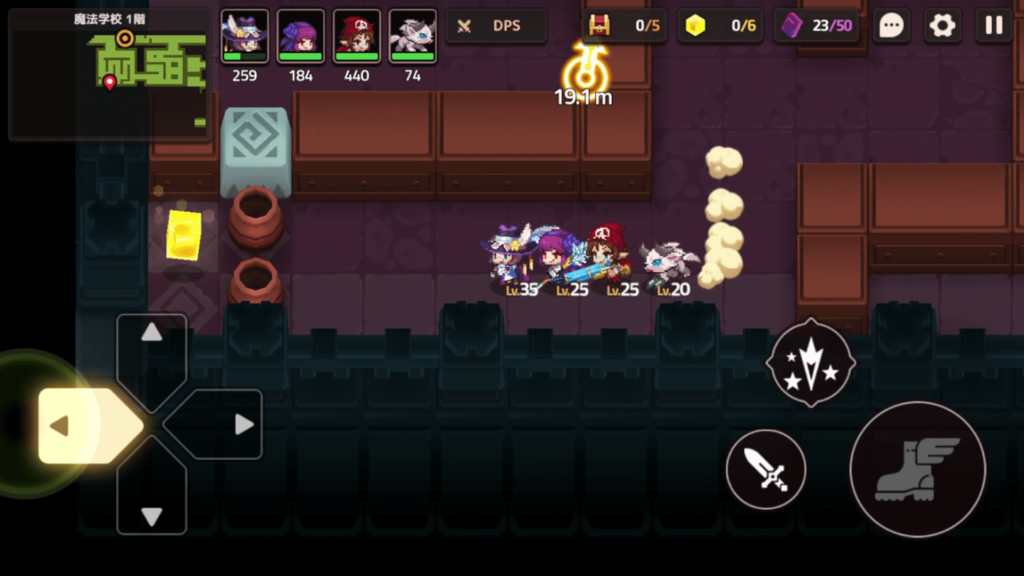Activate the star burst chain skill
The width and height of the screenshot is (1024, 576).
click(810, 362)
